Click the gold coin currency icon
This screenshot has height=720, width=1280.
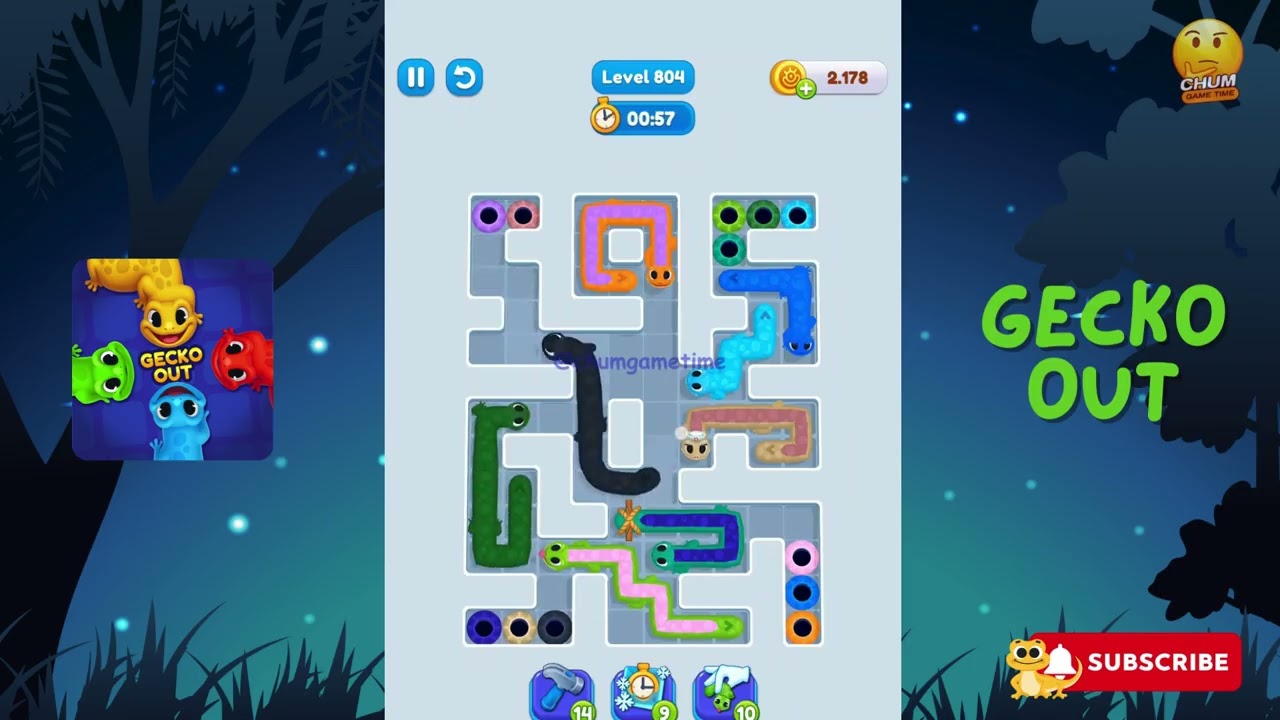pos(788,77)
